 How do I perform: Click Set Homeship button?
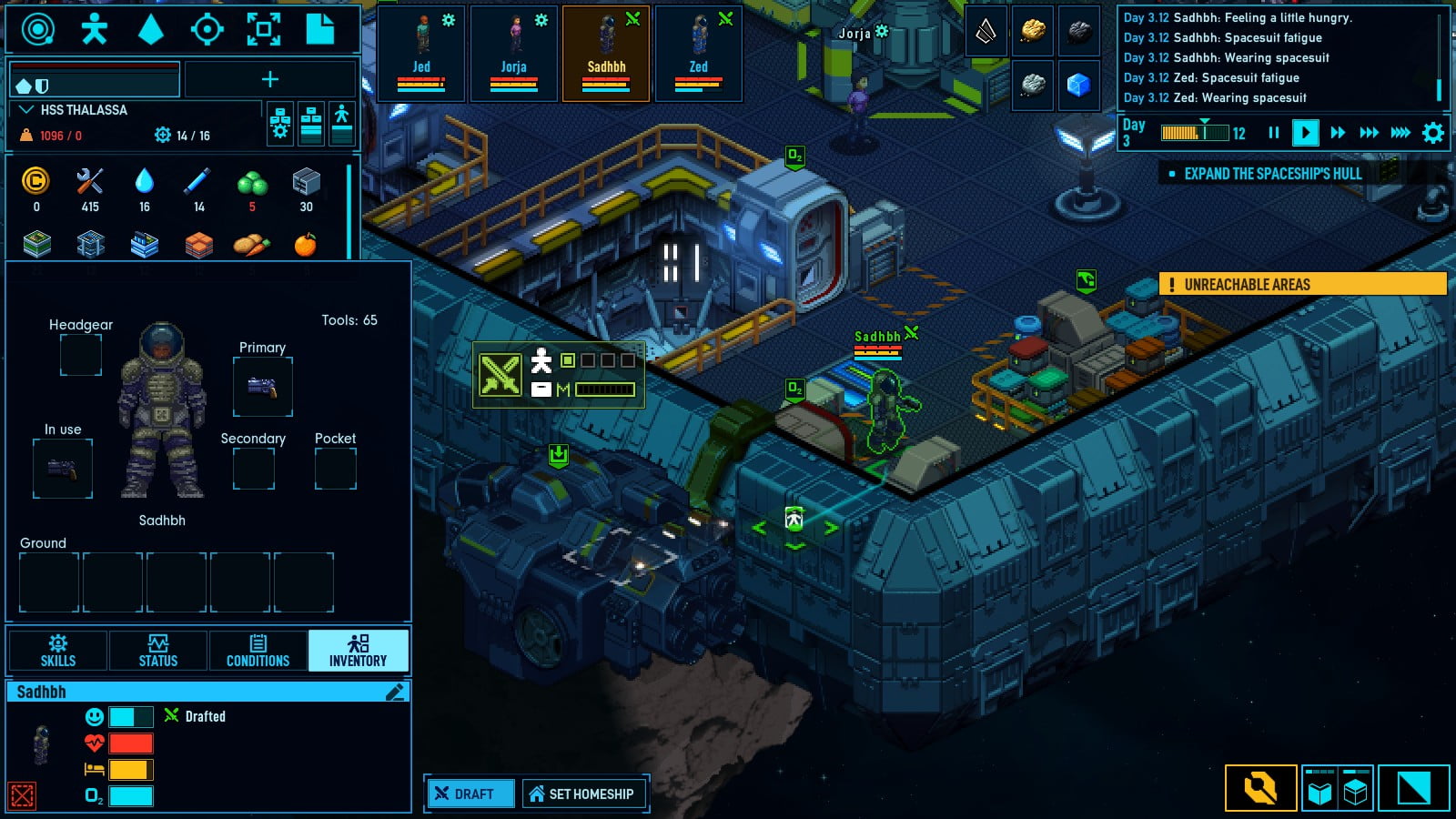(x=582, y=794)
